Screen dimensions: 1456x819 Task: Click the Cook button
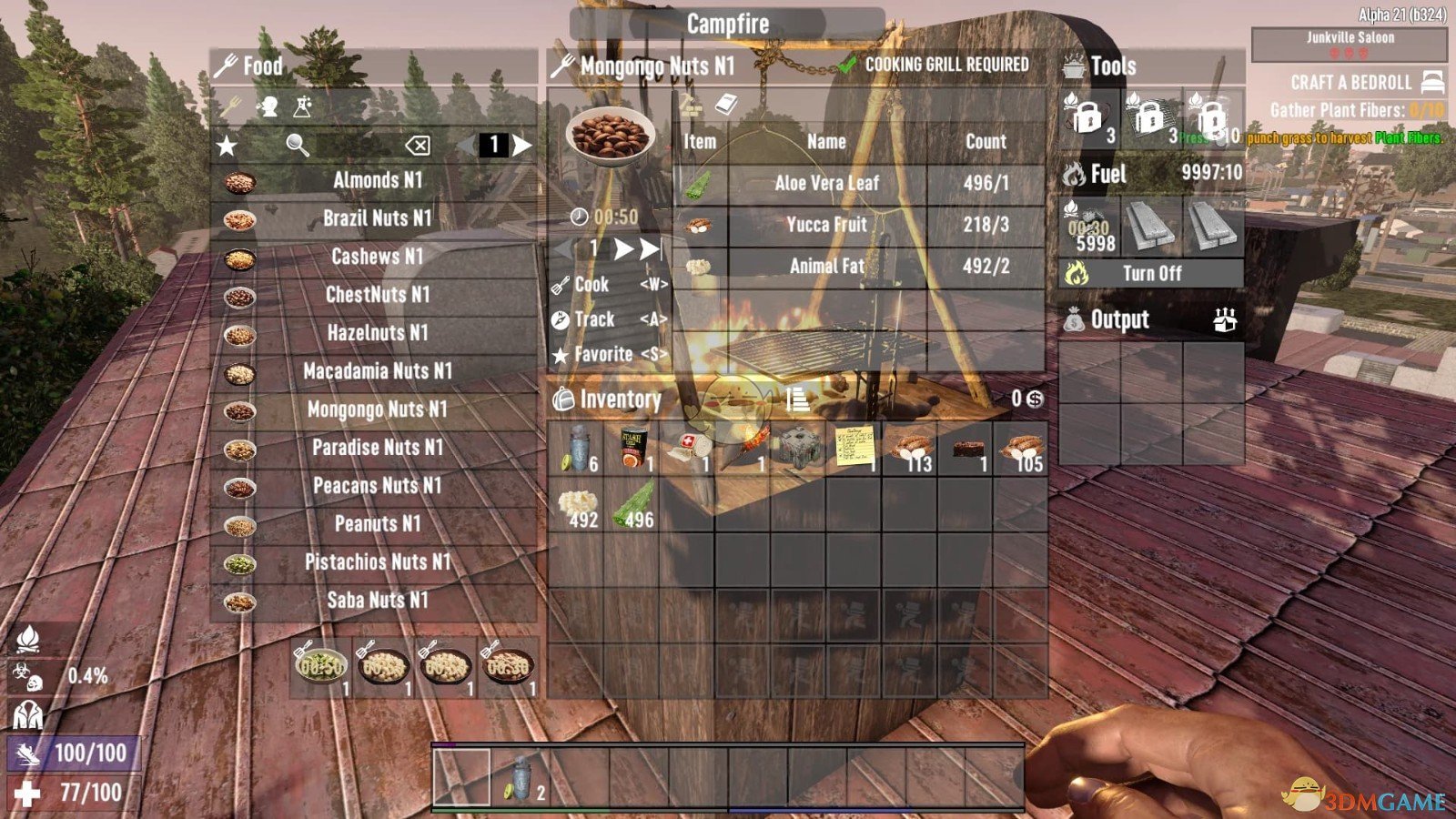pos(591,284)
